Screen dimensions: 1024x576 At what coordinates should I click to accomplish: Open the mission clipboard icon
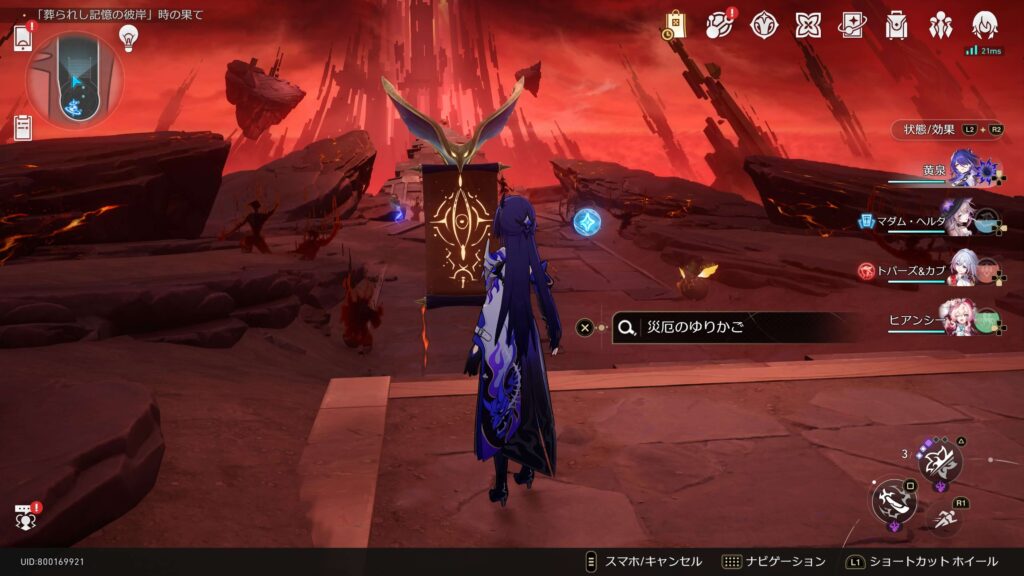(x=23, y=127)
